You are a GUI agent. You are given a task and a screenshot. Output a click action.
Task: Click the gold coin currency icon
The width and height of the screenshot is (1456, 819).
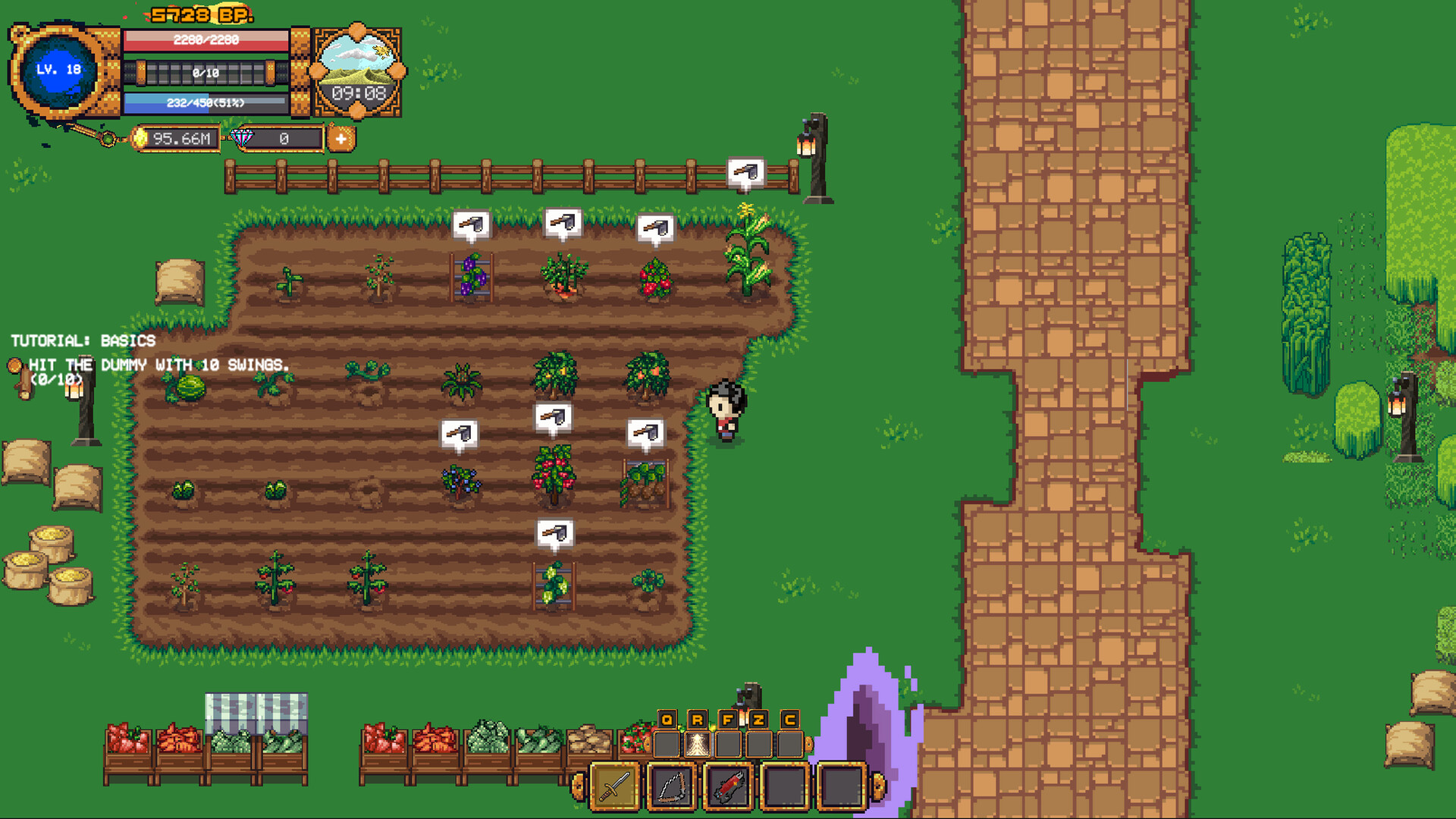click(140, 139)
